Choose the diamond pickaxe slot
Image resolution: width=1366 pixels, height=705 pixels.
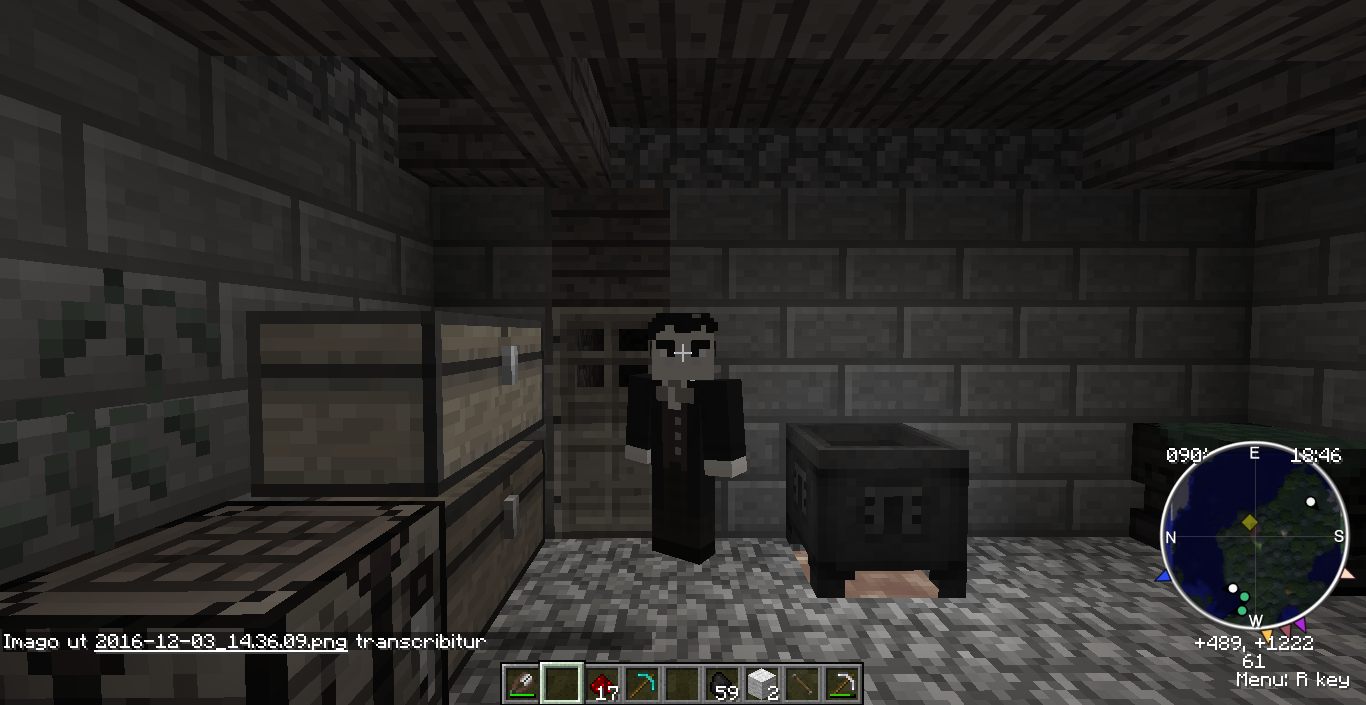[642, 684]
